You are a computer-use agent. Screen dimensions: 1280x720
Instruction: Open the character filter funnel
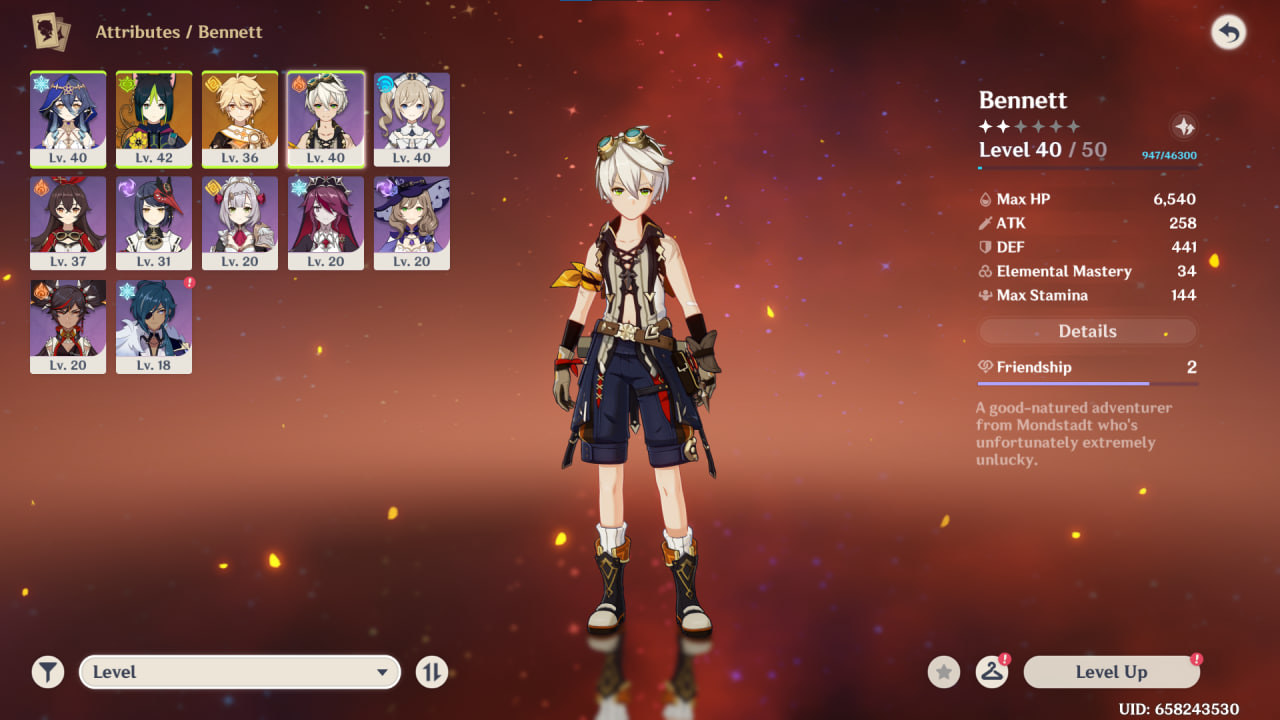47,672
